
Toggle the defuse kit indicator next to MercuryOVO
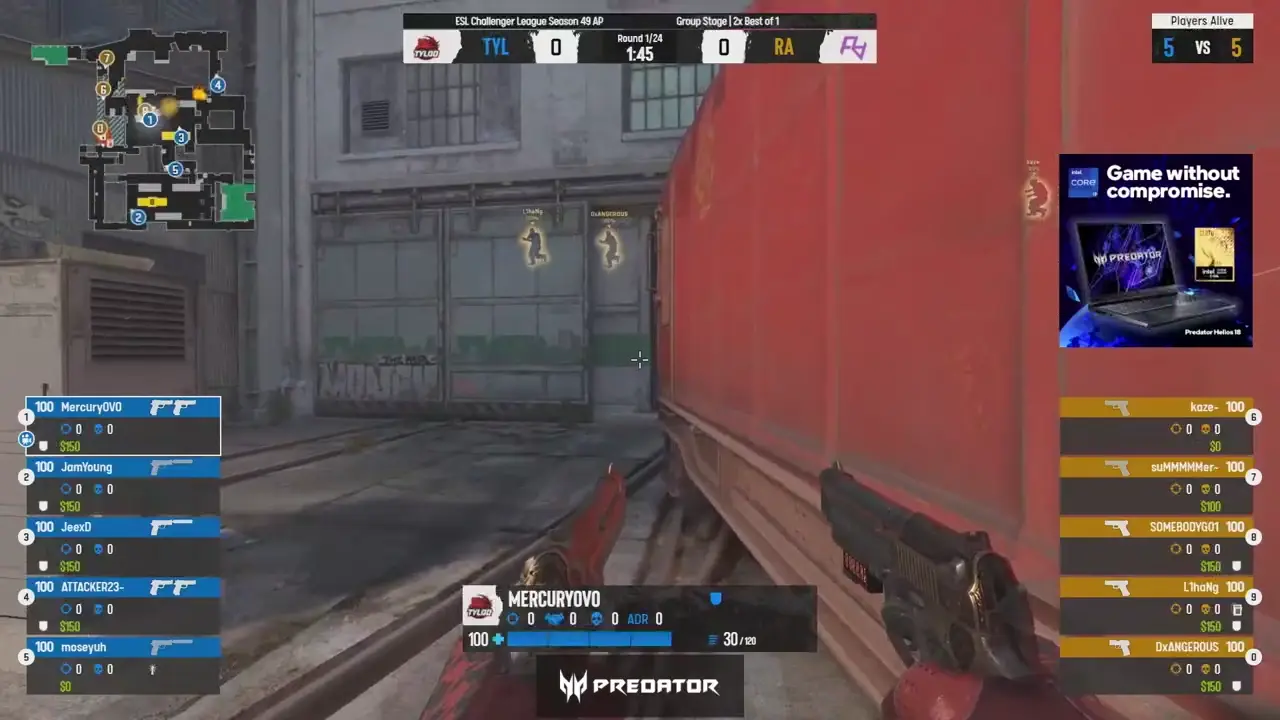tap(27, 438)
